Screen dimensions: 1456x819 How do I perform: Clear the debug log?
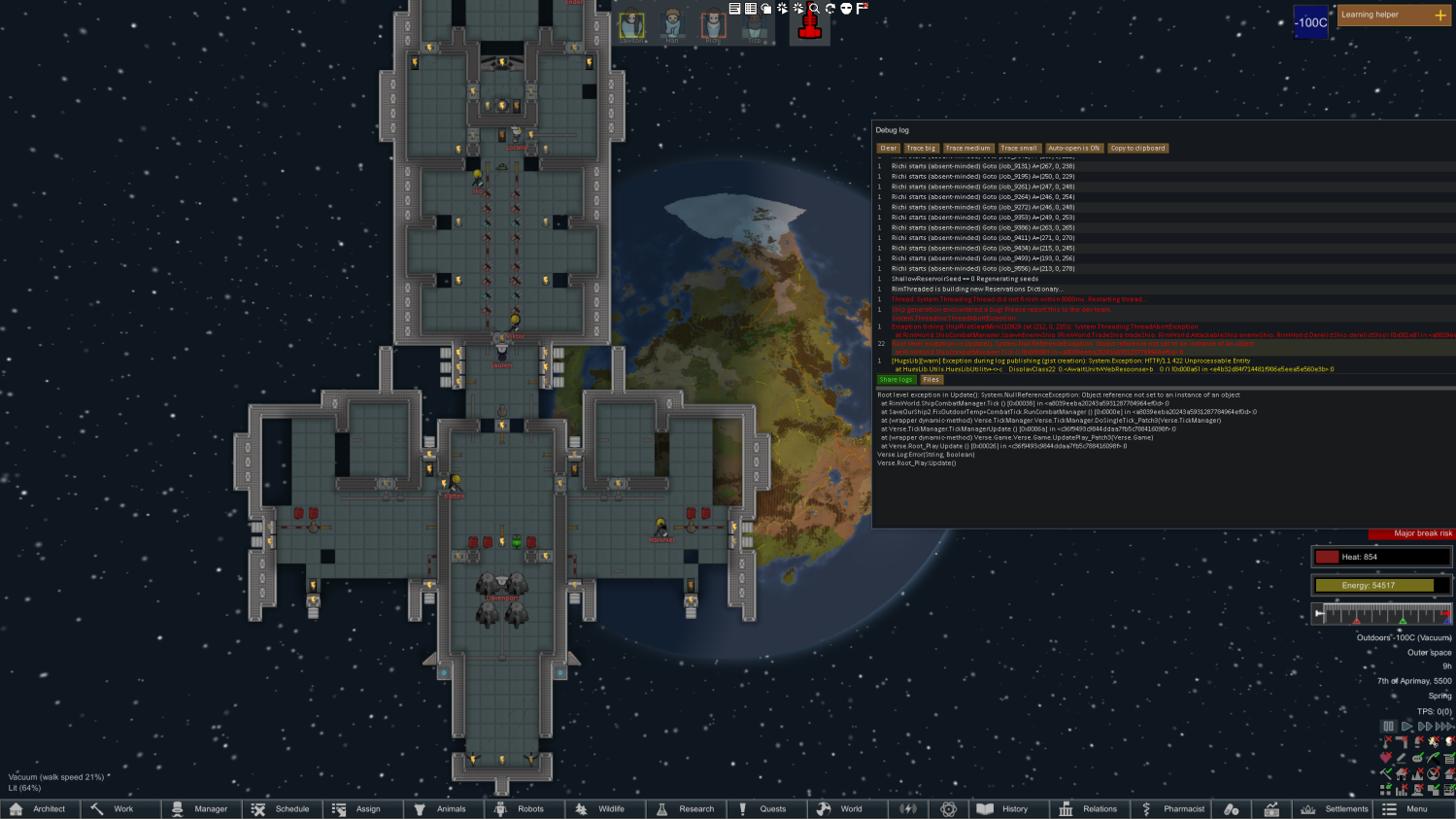[888, 148]
